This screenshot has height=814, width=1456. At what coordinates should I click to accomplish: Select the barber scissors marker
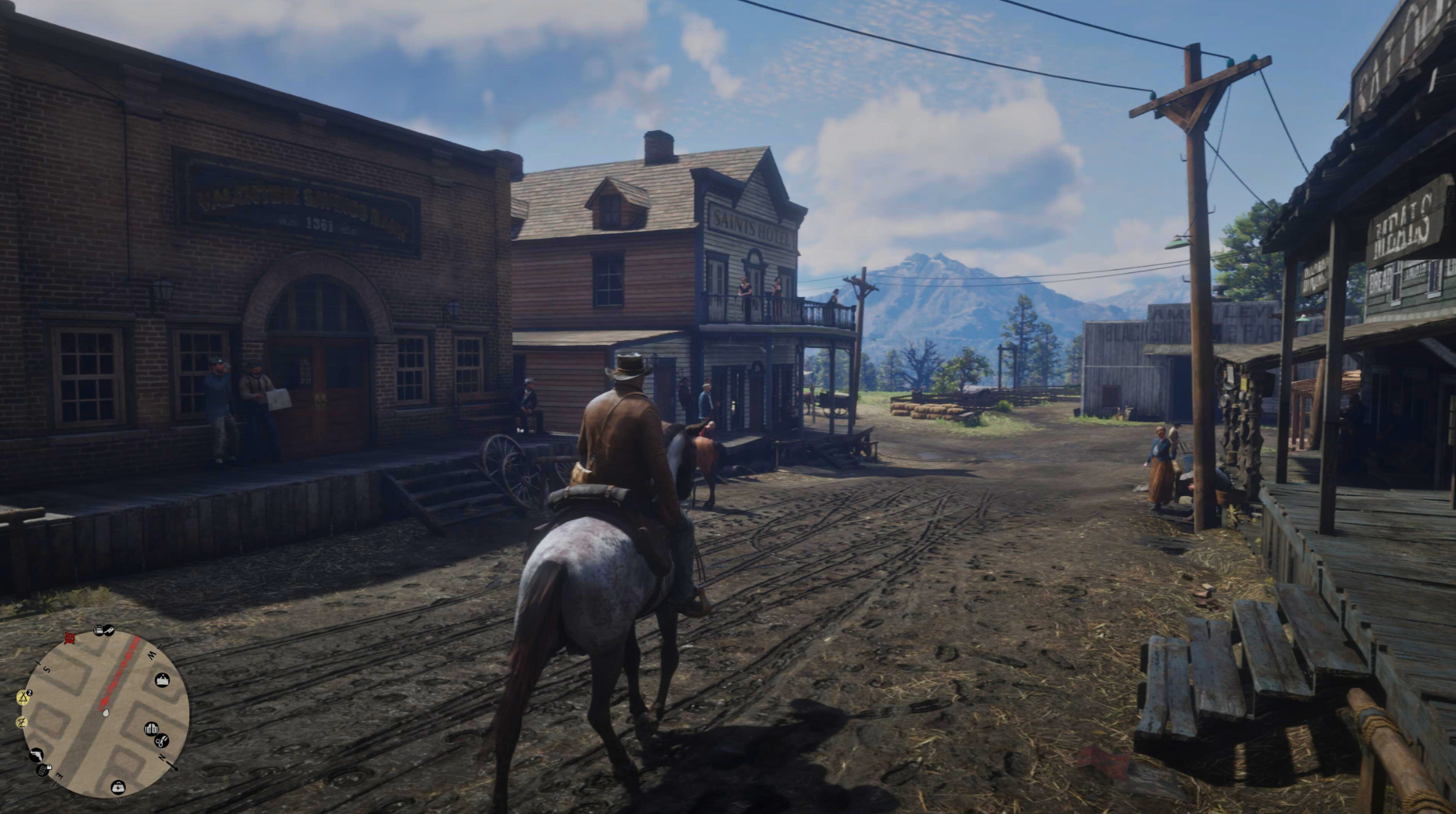click(x=162, y=740)
